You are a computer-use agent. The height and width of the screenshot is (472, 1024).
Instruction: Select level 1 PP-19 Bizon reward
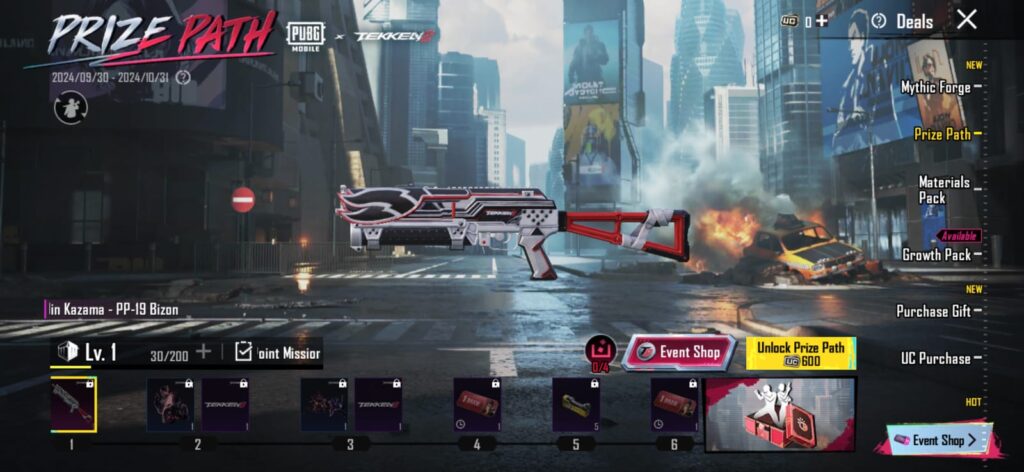72,404
